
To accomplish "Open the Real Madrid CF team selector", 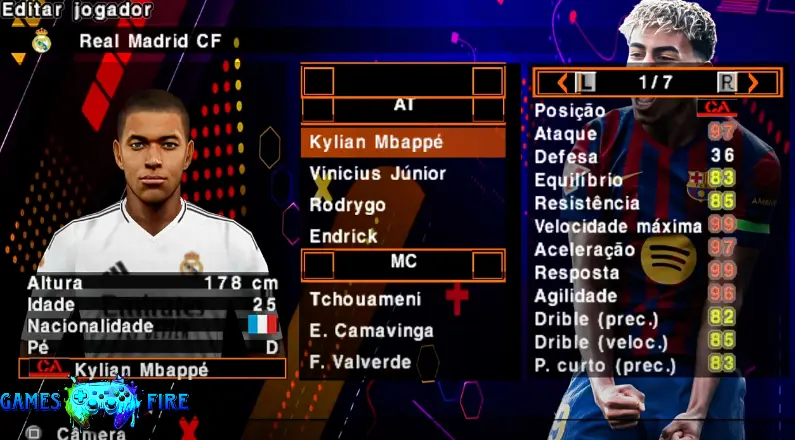I will [150, 41].
